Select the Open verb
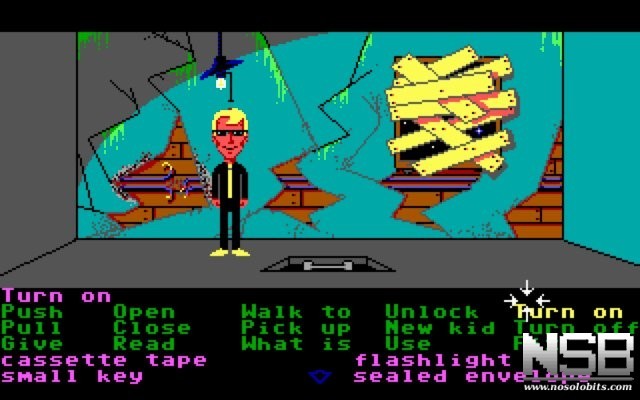640x400 pixels. click(144, 312)
